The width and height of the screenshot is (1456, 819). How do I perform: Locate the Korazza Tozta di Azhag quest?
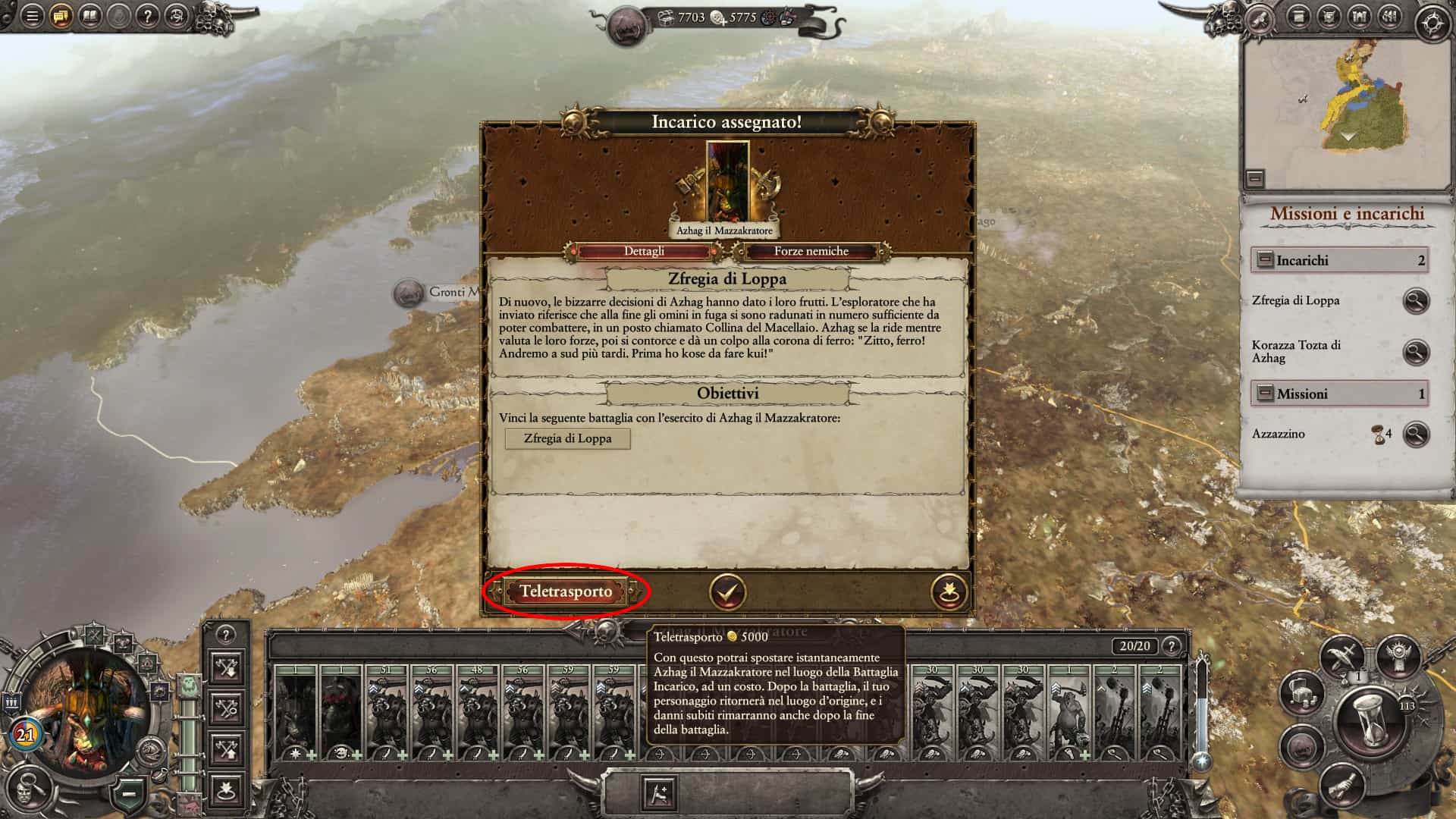1415,352
